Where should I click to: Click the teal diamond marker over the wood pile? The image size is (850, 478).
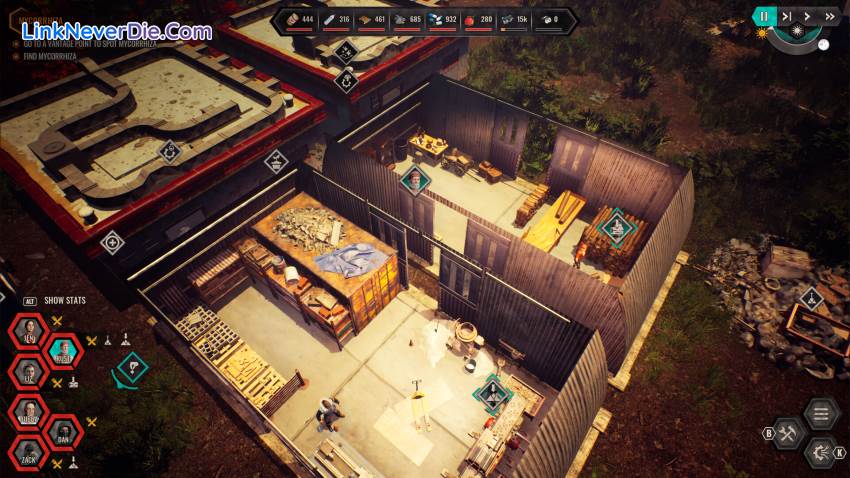(616, 226)
